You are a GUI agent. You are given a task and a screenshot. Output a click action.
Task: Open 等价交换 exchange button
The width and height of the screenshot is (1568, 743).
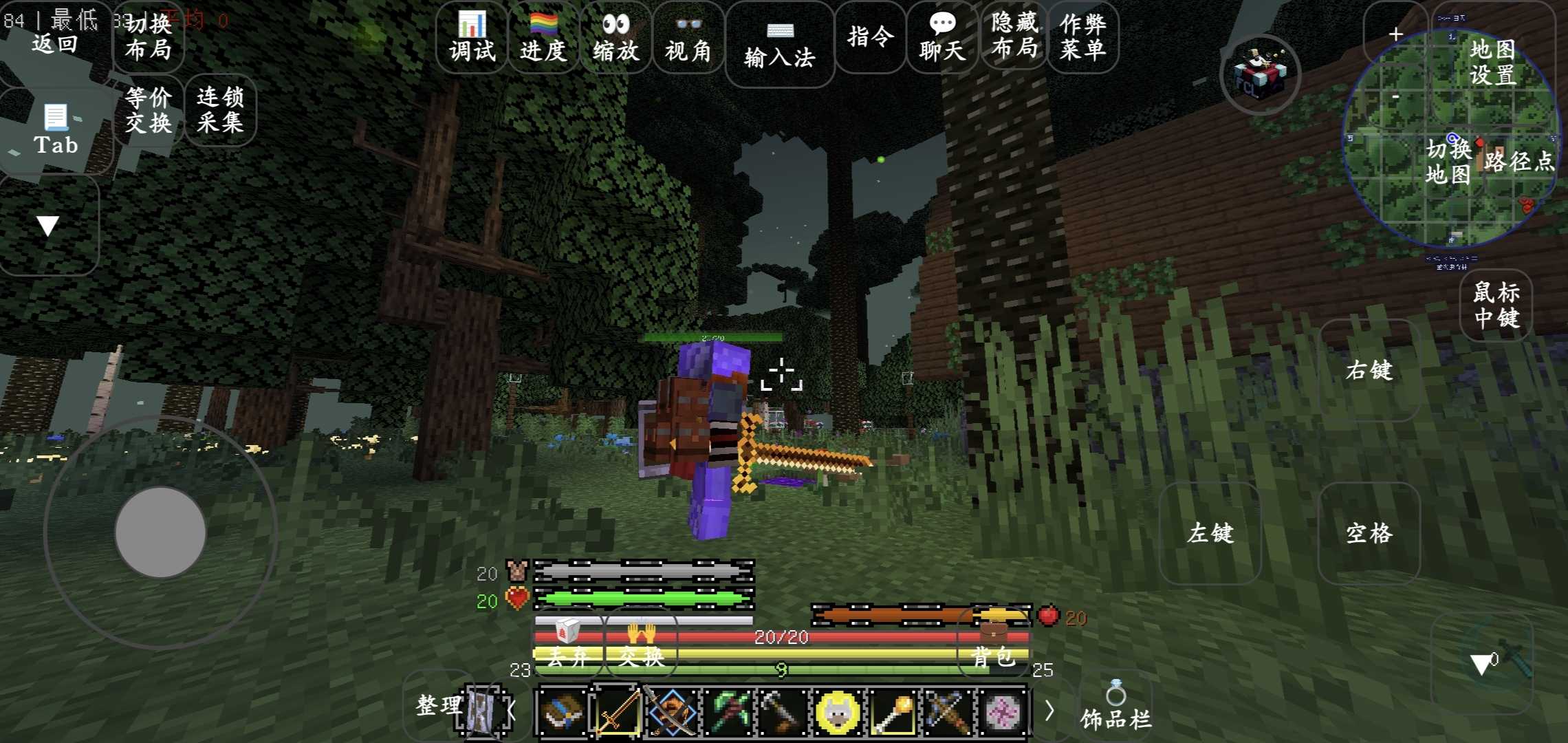148,110
